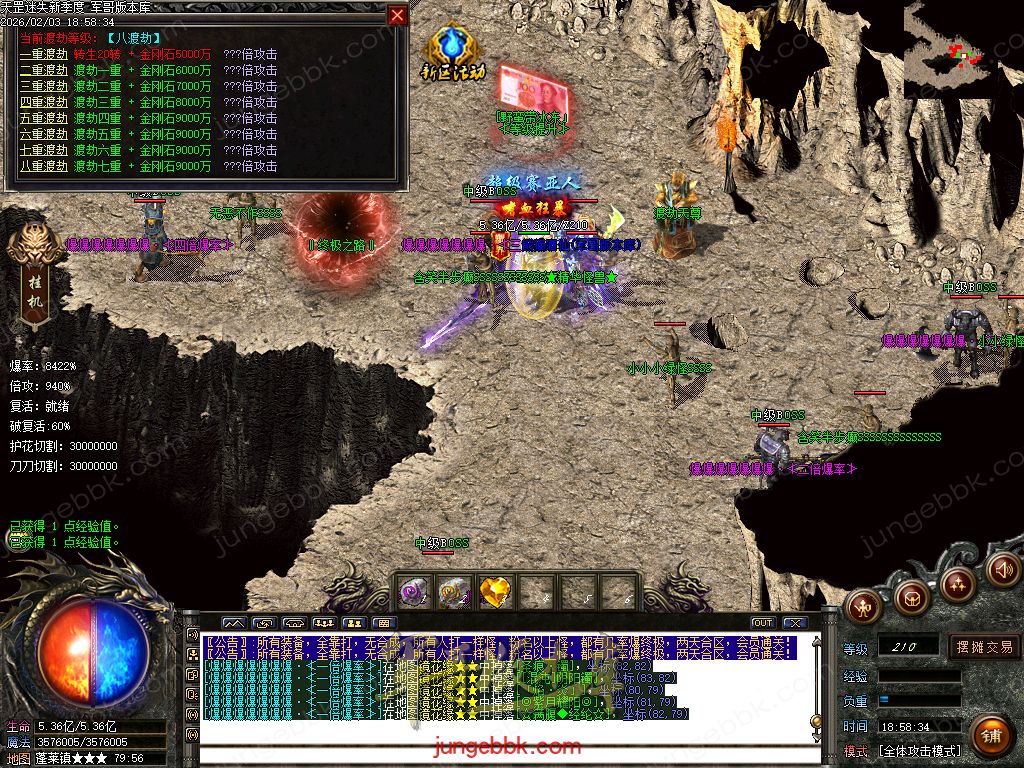
Task: Click the OUT button on the chat bar
Action: point(763,623)
